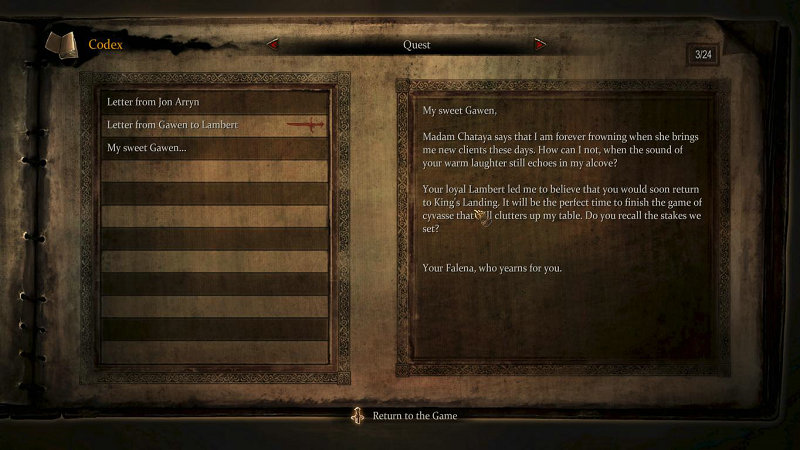The width and height of the screenshot is (800, 450).
Task: Select Letter from Gawen to Lambert
Action: point(172,125)
